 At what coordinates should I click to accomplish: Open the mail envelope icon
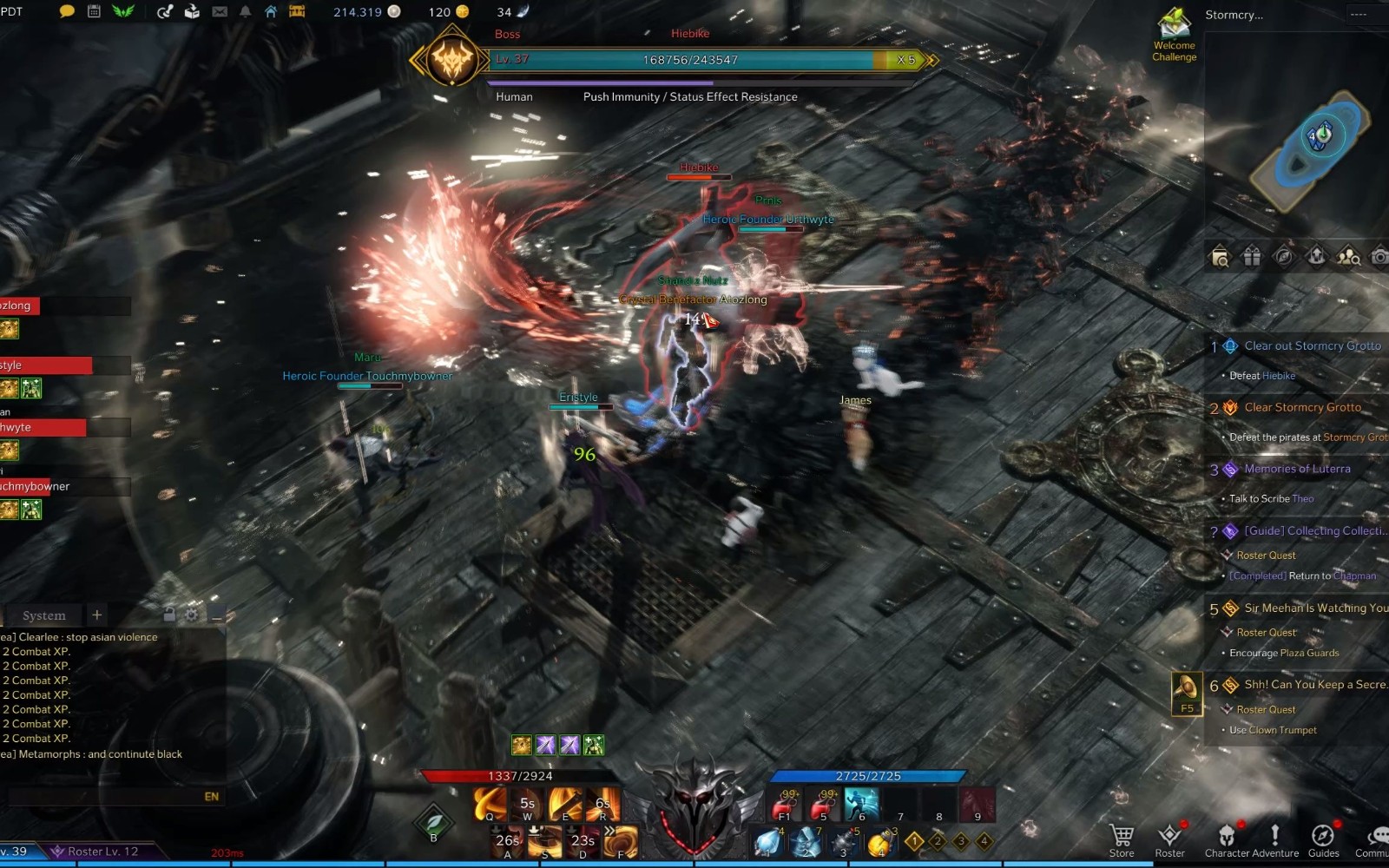220,11
